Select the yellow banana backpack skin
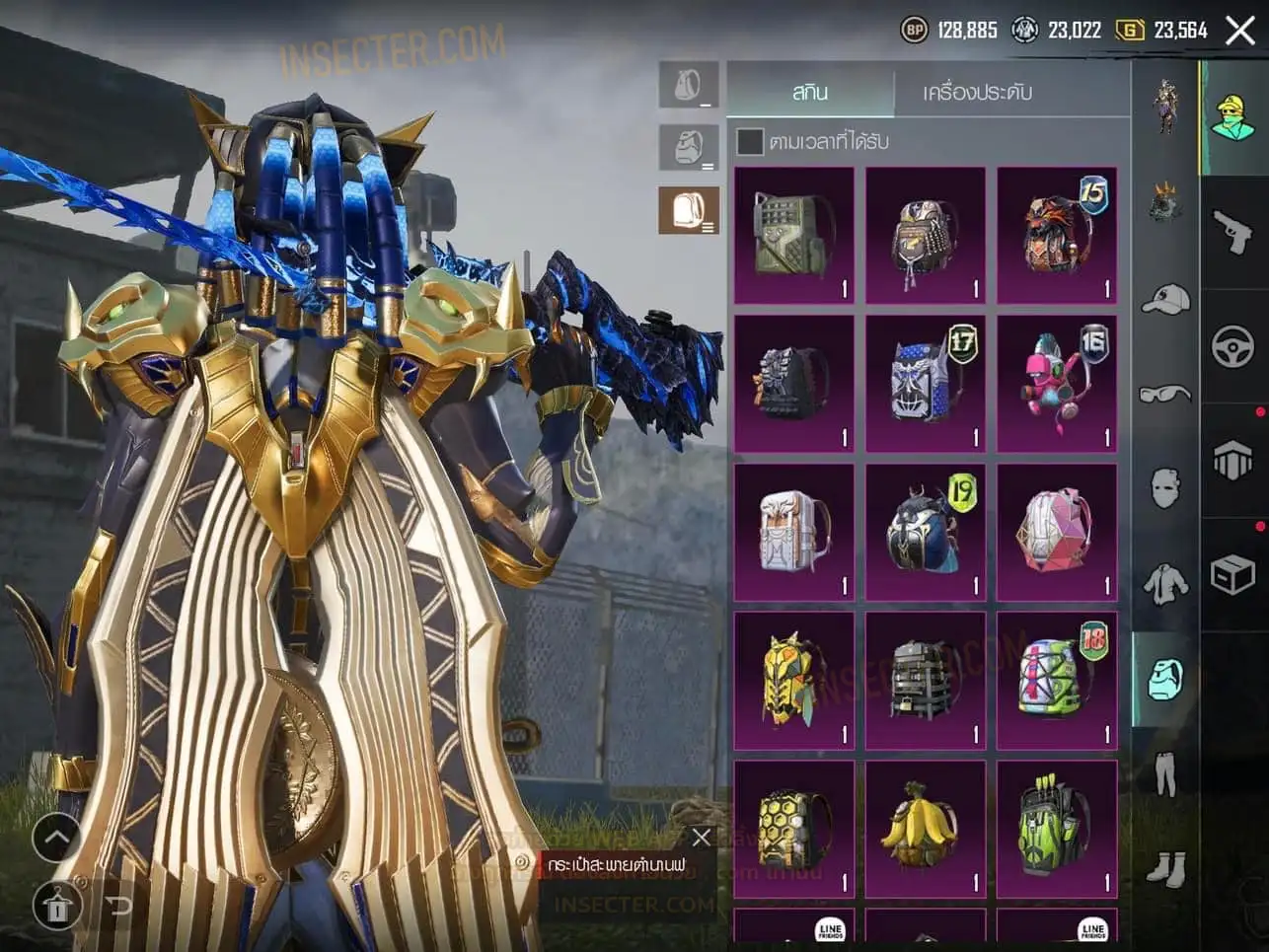Viewport: 1269px width, 952px height. click(x=925, y=829)
